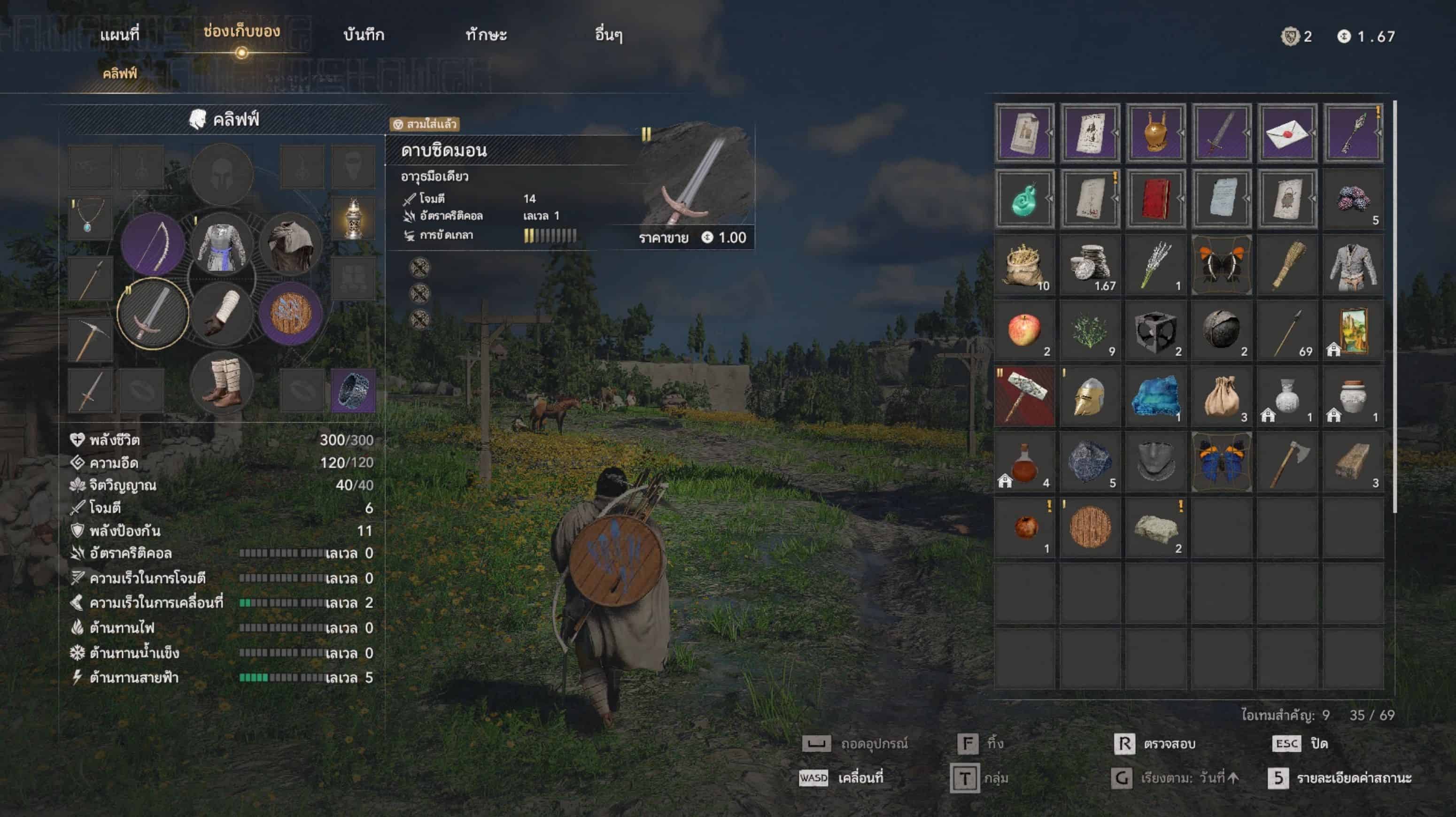Click the framed painting item
The width and height of the screenshot is (1456, 817).
tap(1353, 330)
